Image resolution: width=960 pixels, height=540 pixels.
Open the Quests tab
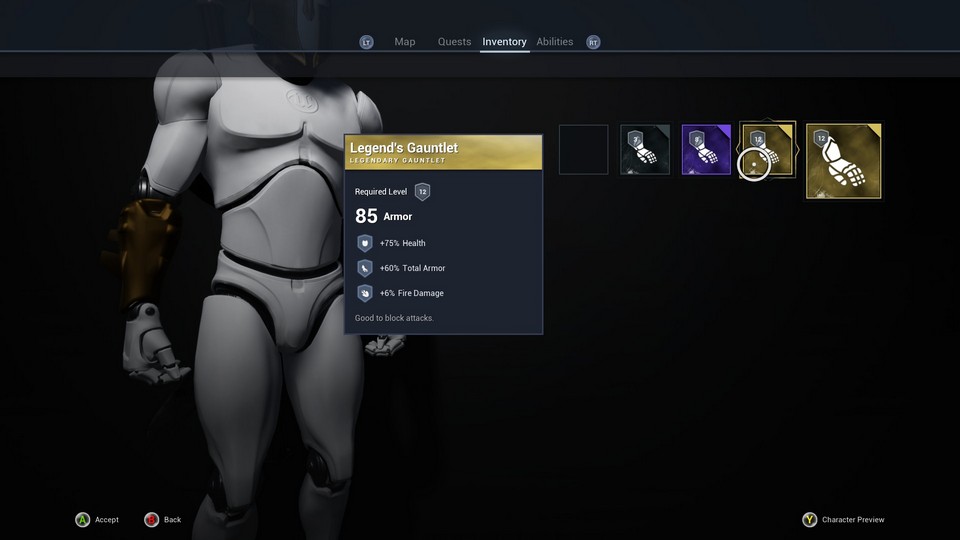click(454, 42)
